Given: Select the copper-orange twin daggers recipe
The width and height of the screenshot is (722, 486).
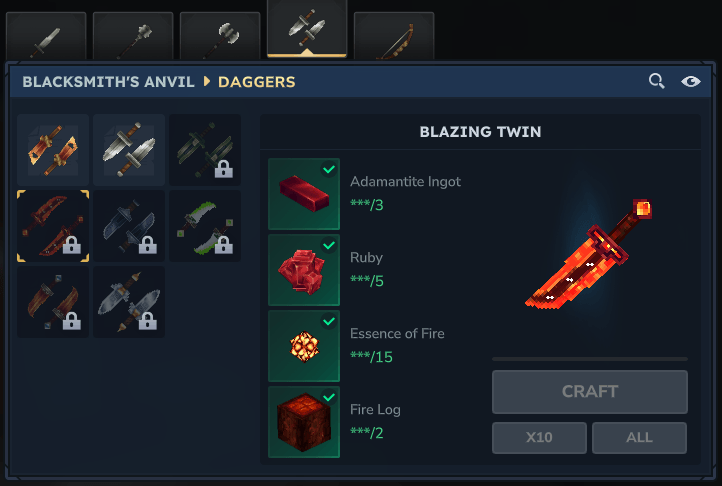Looking at the screenshot, I should pos(53,150).
